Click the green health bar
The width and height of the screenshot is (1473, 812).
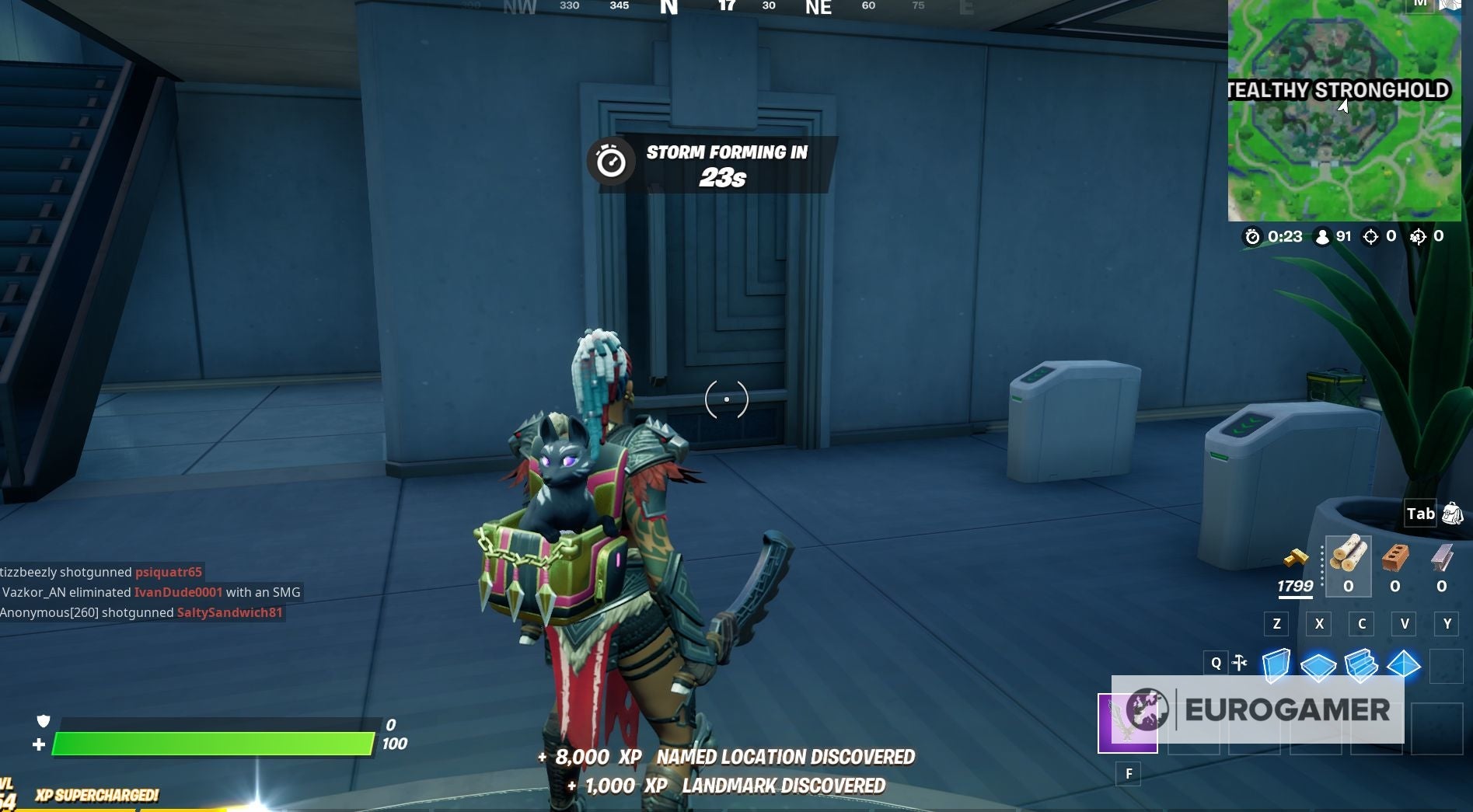tap(214, 742)
